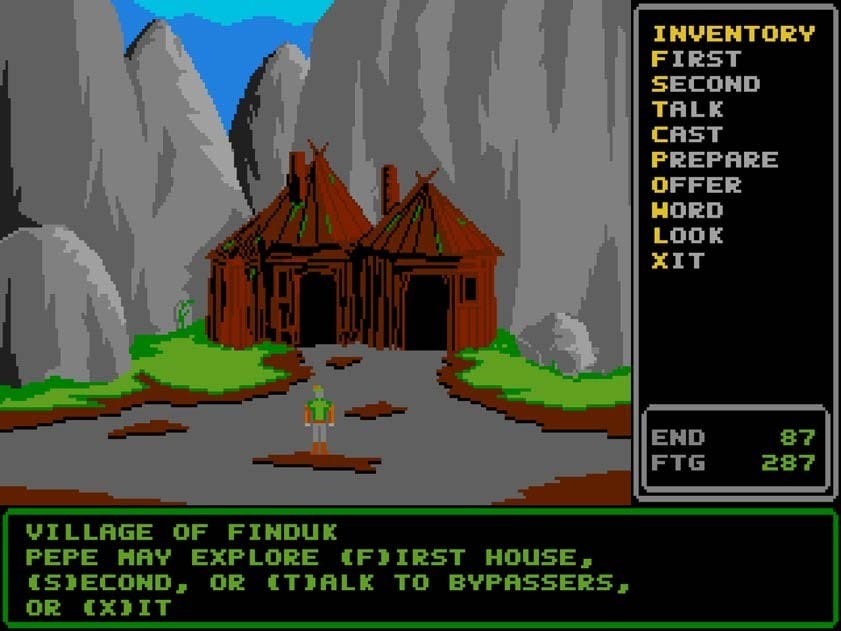Screen dimensions: 841x631
Task: Click the Offer command
Action: coord(697,185)
